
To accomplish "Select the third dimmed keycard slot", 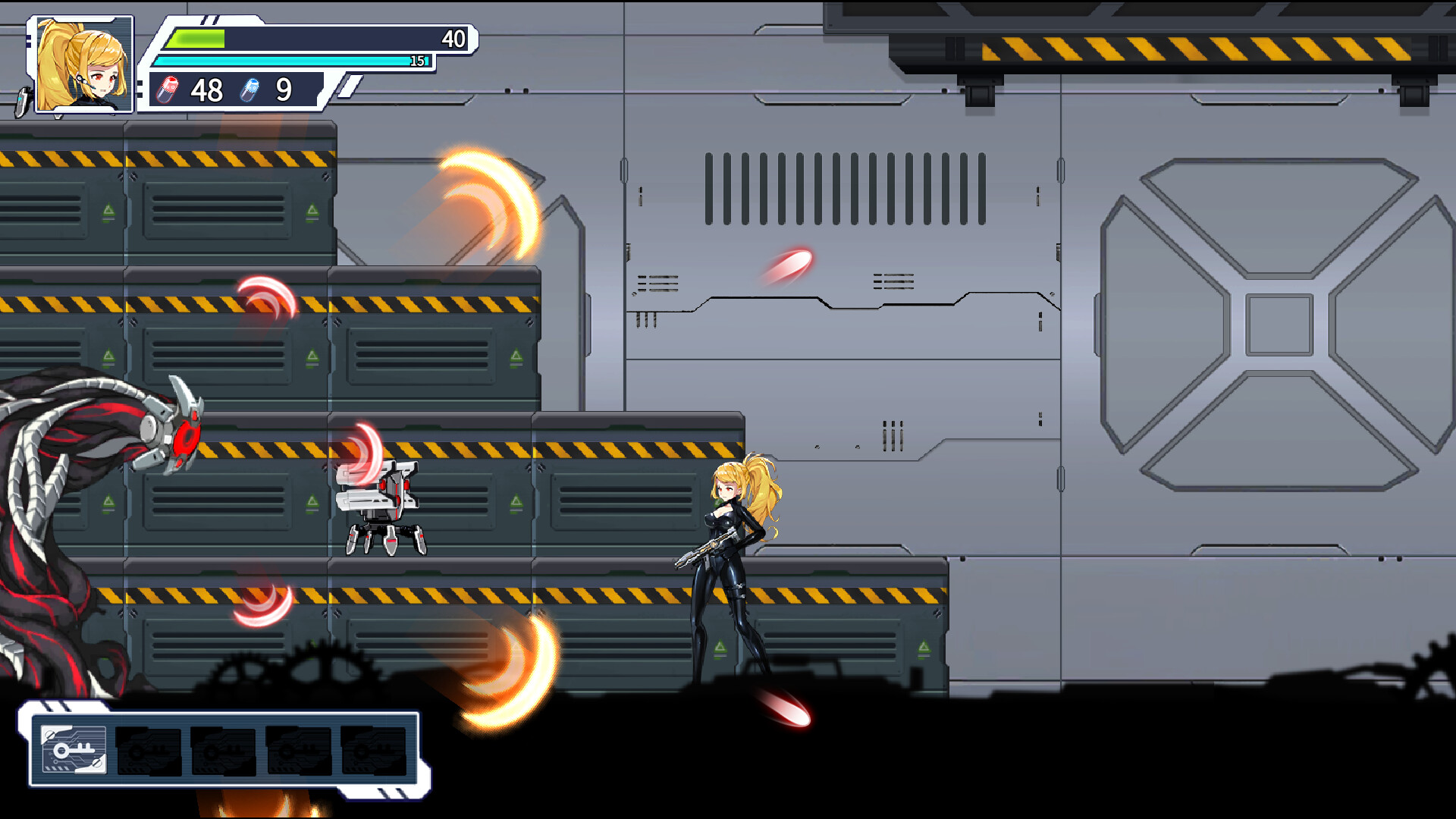I will click(x=224, y=751).
